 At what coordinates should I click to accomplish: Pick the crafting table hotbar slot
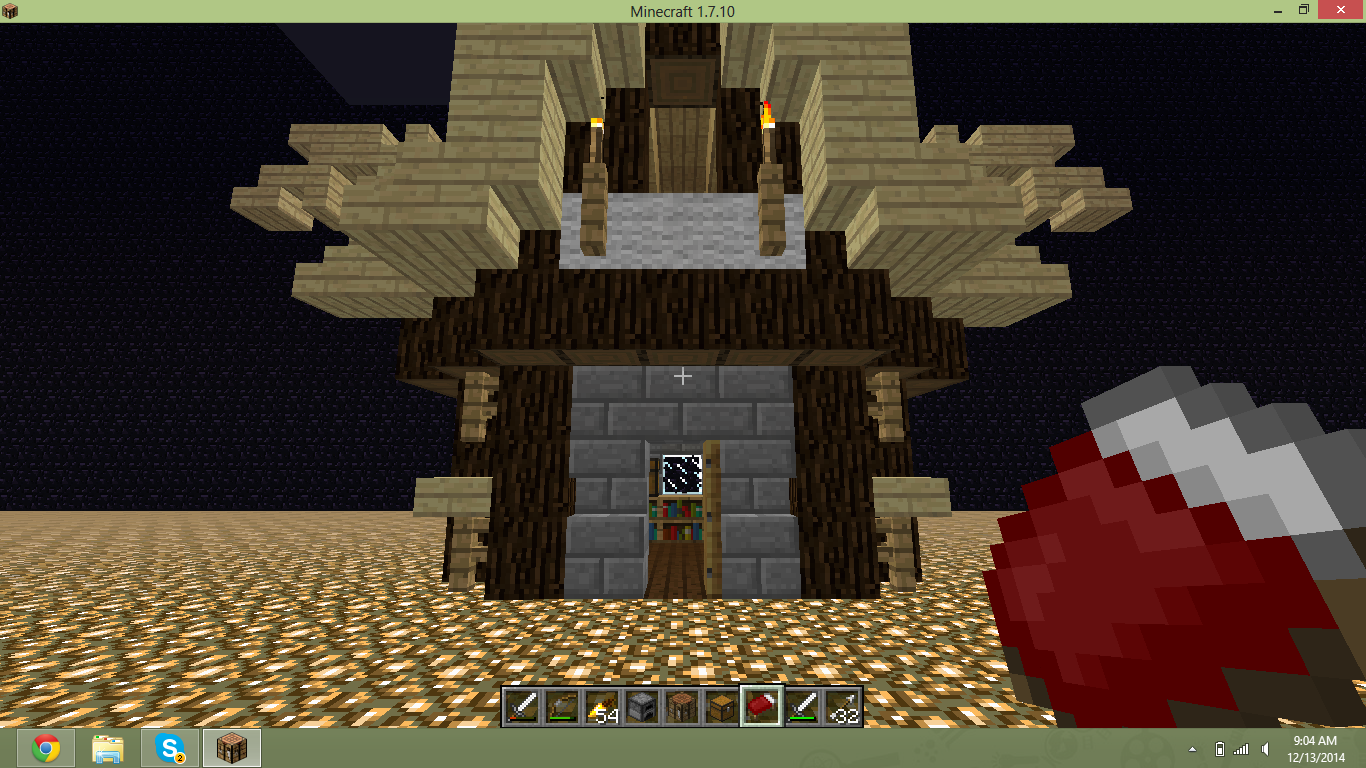click(681, 707)
